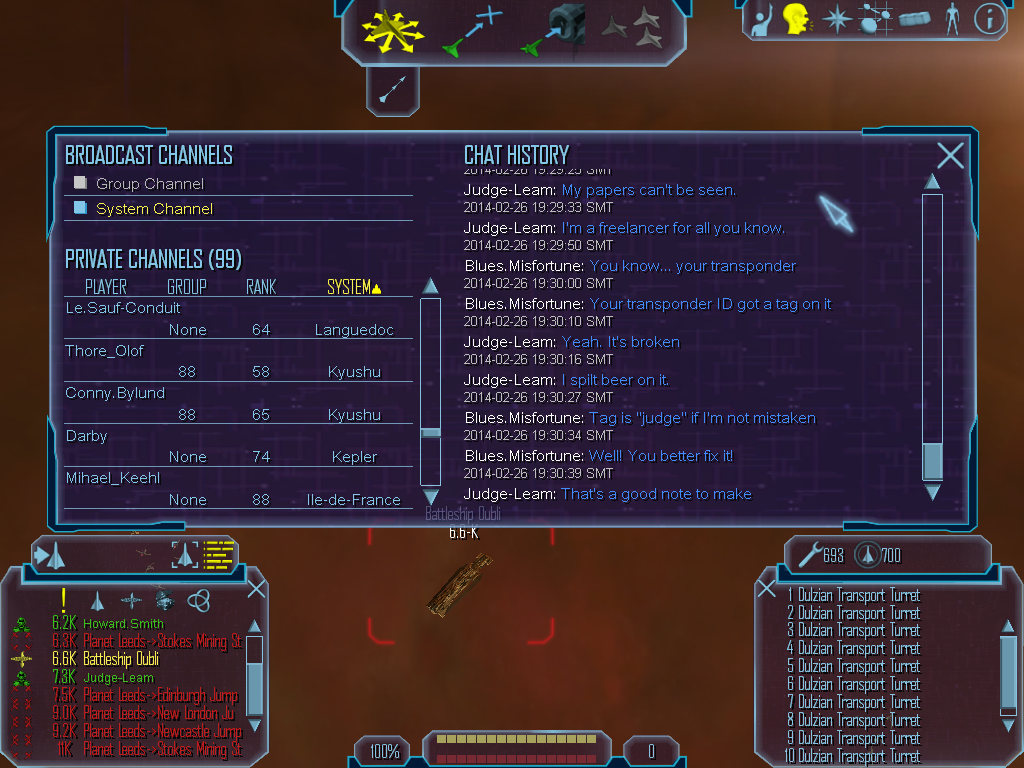Select Darby in the private channels list
The height and width of the screenshot is (768, 1024).
point(86,436)
